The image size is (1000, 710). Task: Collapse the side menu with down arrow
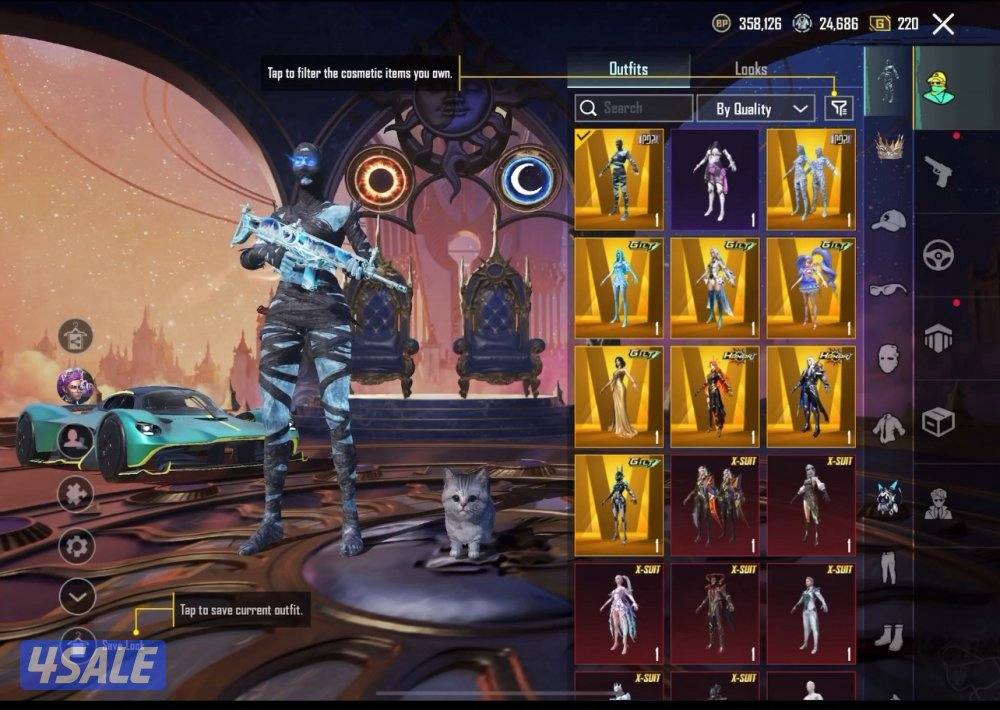pos(77,597)
